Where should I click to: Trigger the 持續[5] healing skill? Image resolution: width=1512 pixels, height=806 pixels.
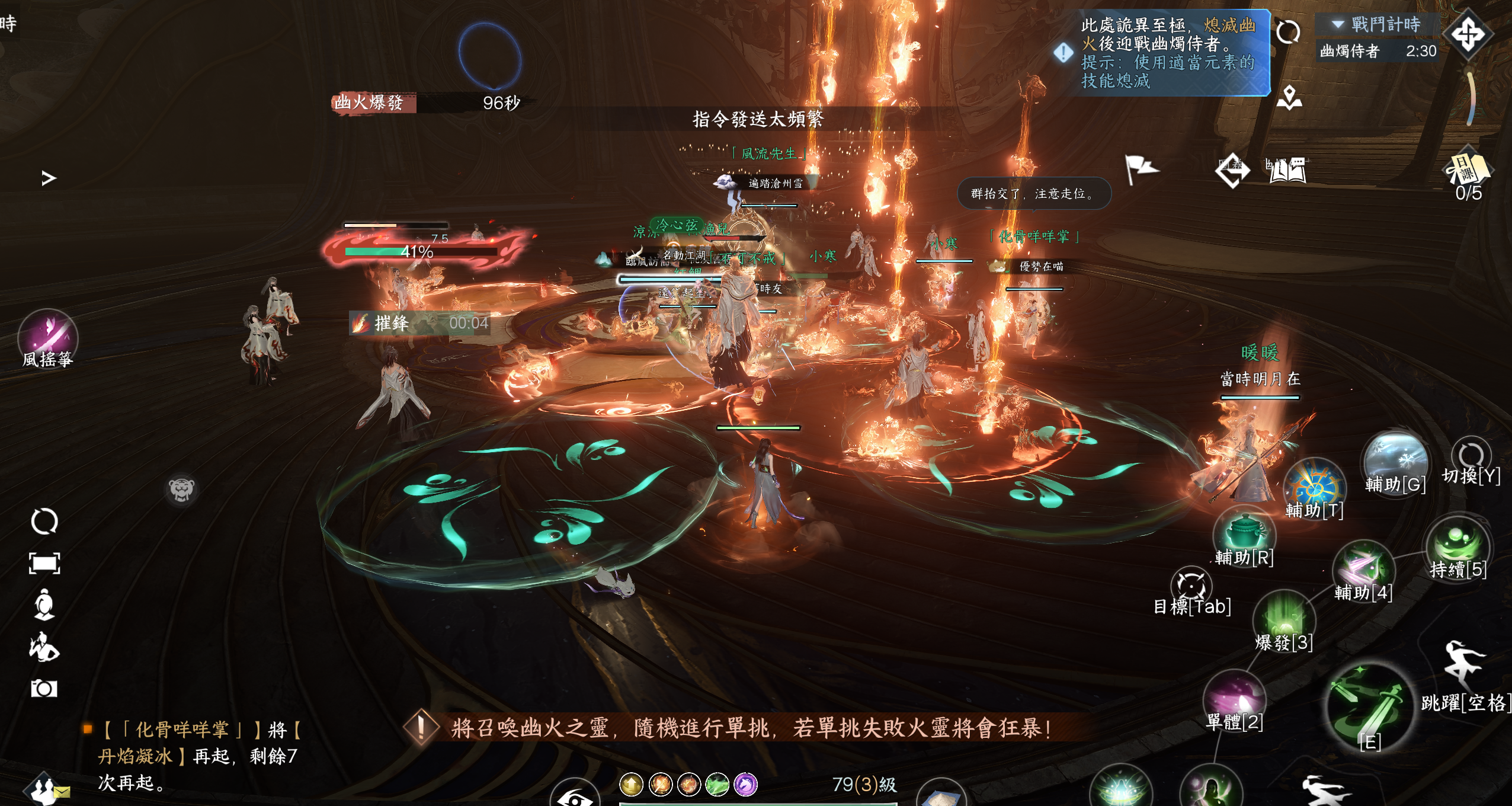pyautogui.click(x=1457, y=544)
